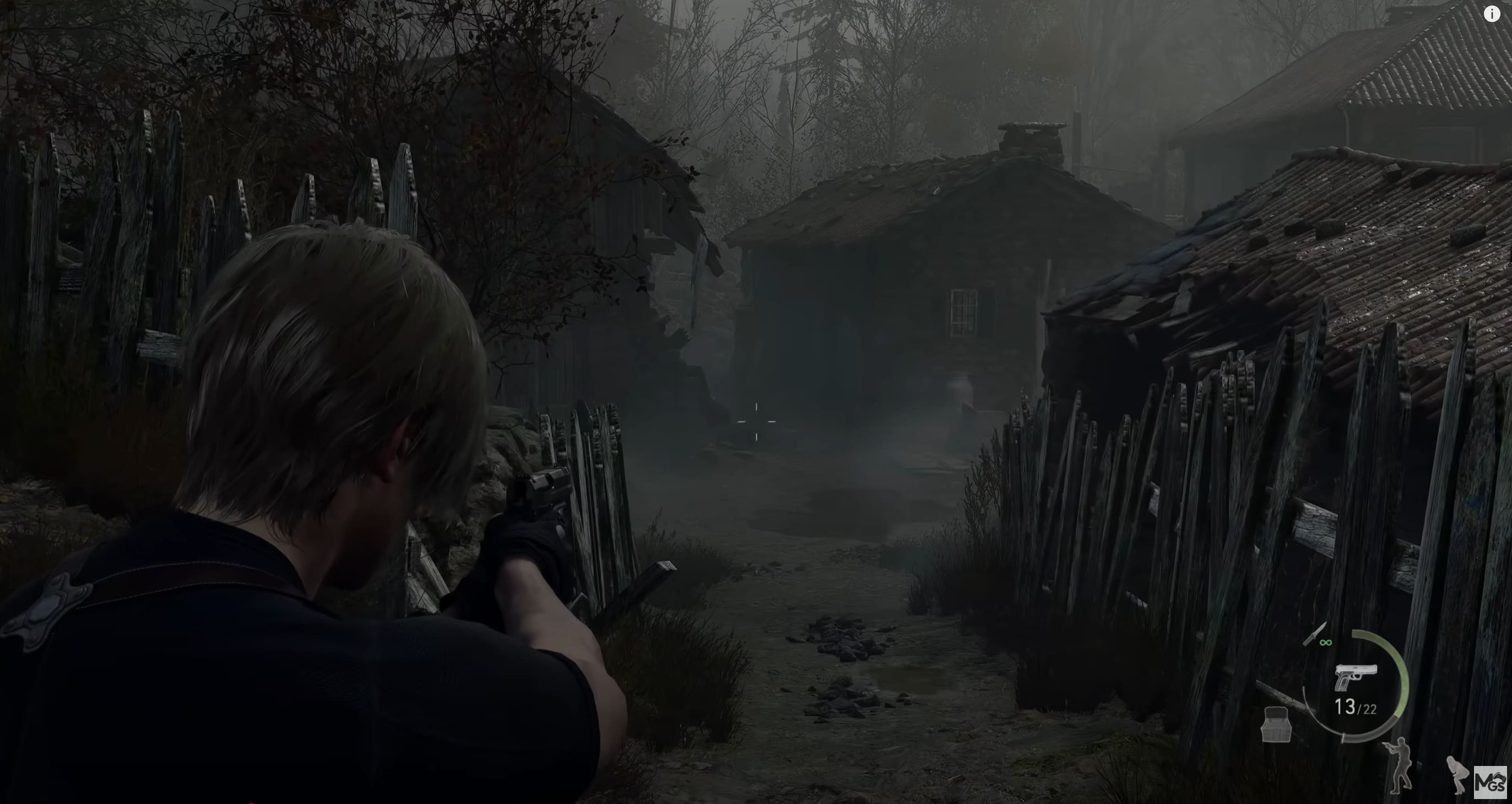
Task: Click the reserve ammo number 22
Action: click(x=1369, y=708)
